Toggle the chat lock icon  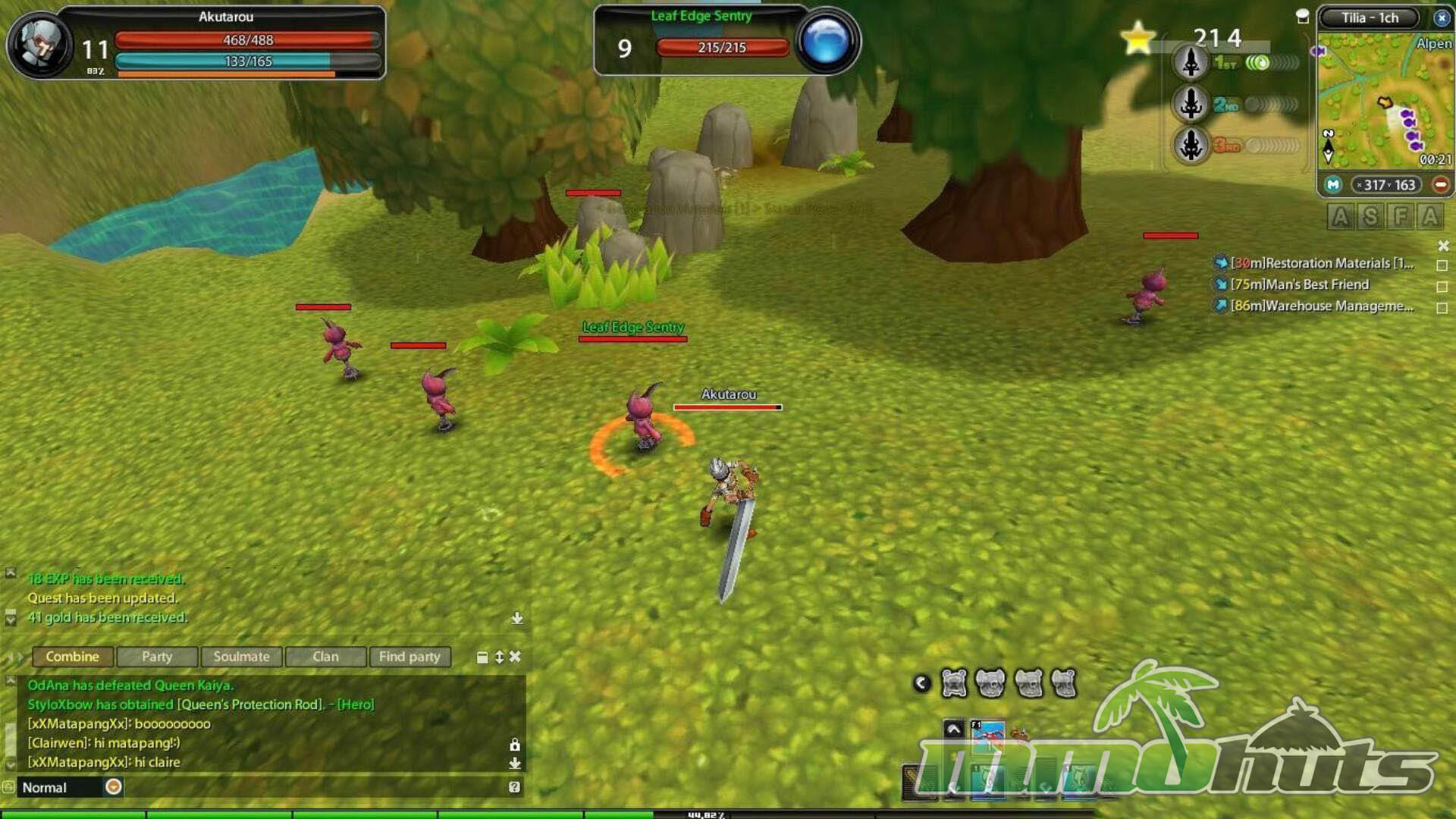coord(515,745)
